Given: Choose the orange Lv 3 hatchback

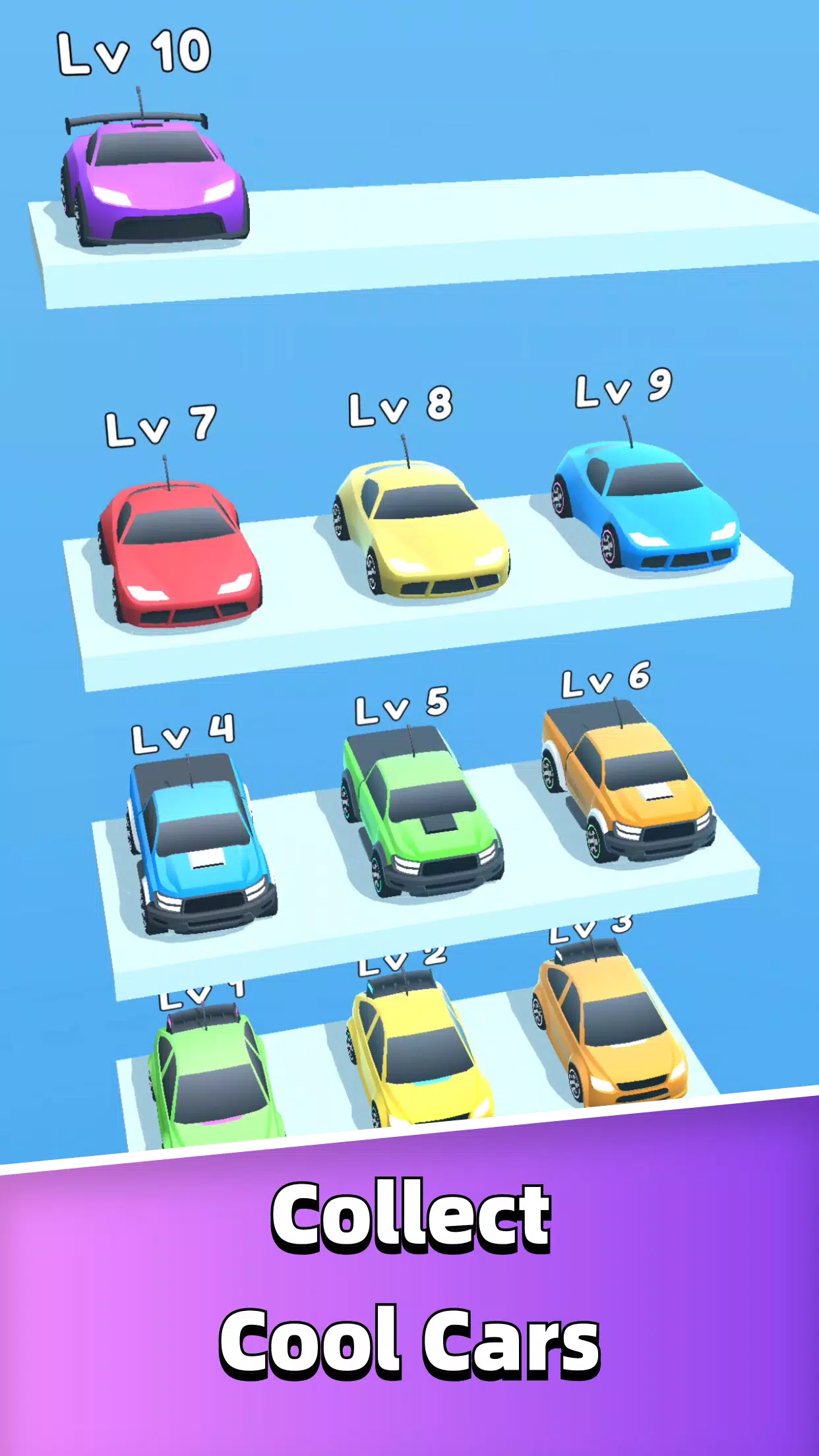Looking at the screenshot, I should click(609, 1025).
